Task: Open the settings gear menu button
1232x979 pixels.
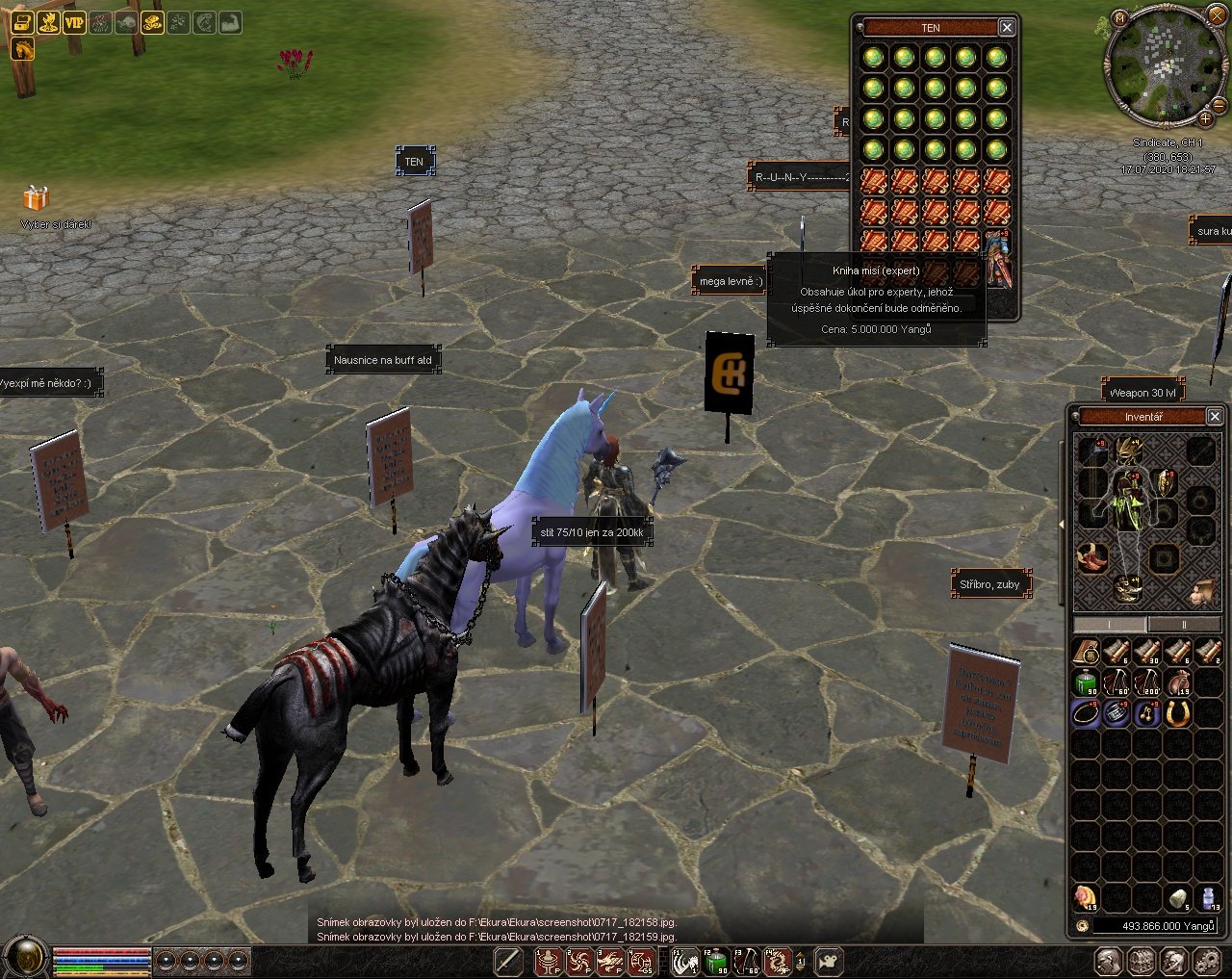Action: (1207, 961)
